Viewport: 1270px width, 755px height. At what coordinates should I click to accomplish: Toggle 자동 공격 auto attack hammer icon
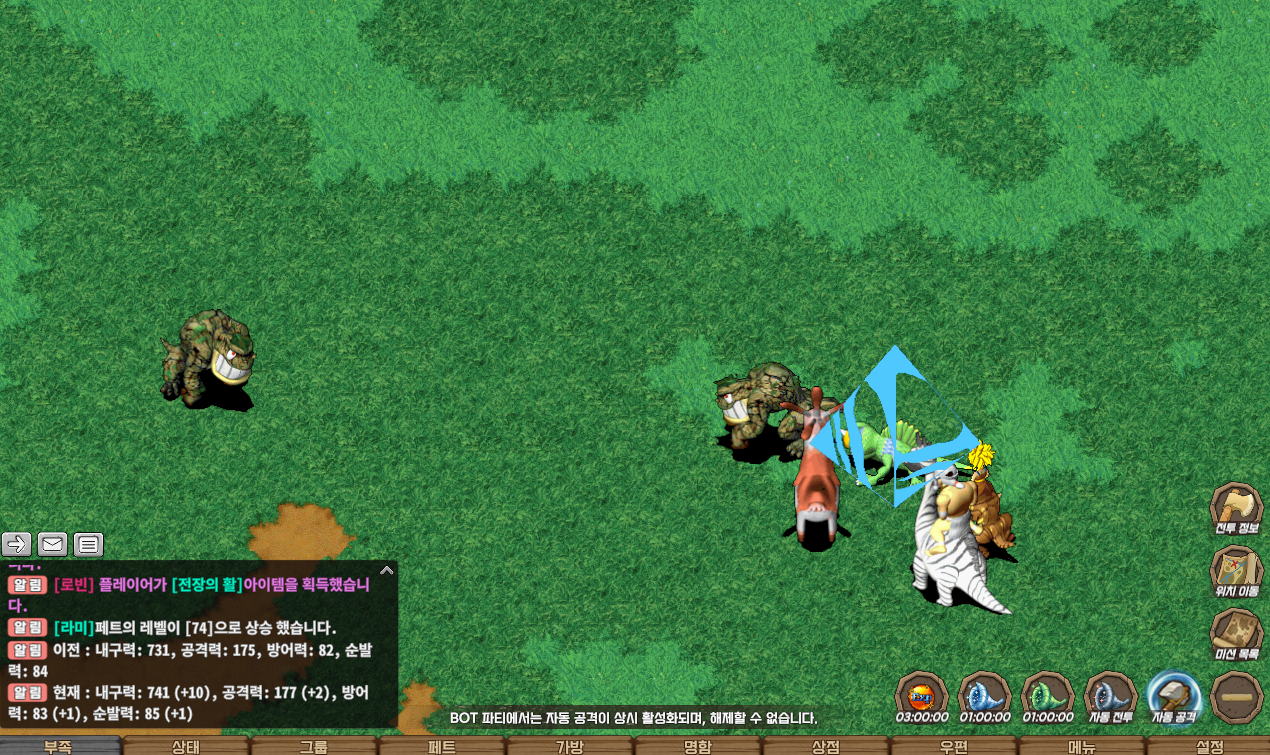tap(1174, 695)
